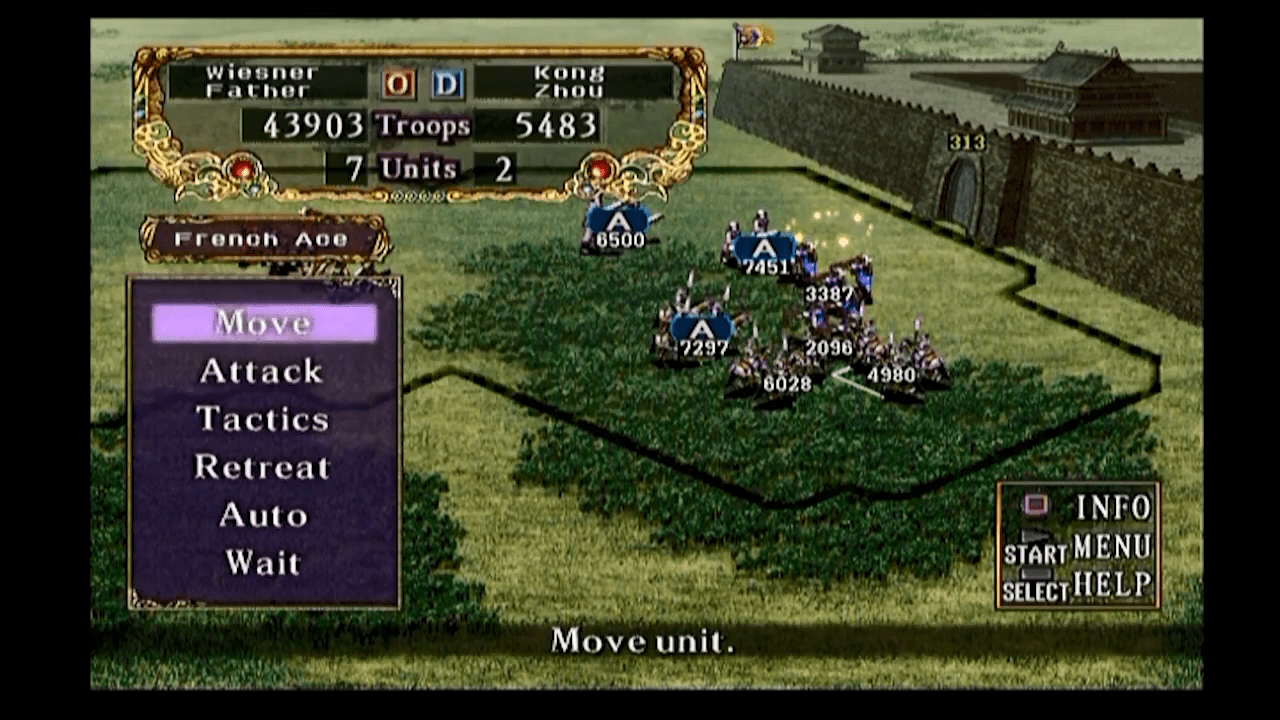This screenshot has height=720, width=1280.
Task: Choose the Attack command
Action: pos(261,371)
